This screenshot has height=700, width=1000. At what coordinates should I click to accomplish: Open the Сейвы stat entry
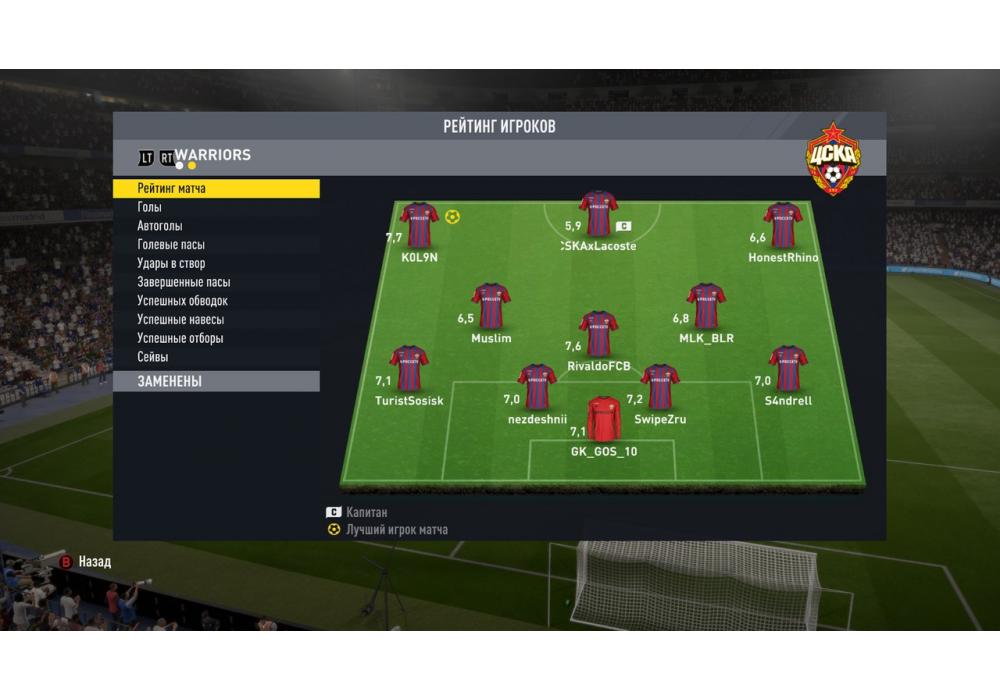(216, 357)
